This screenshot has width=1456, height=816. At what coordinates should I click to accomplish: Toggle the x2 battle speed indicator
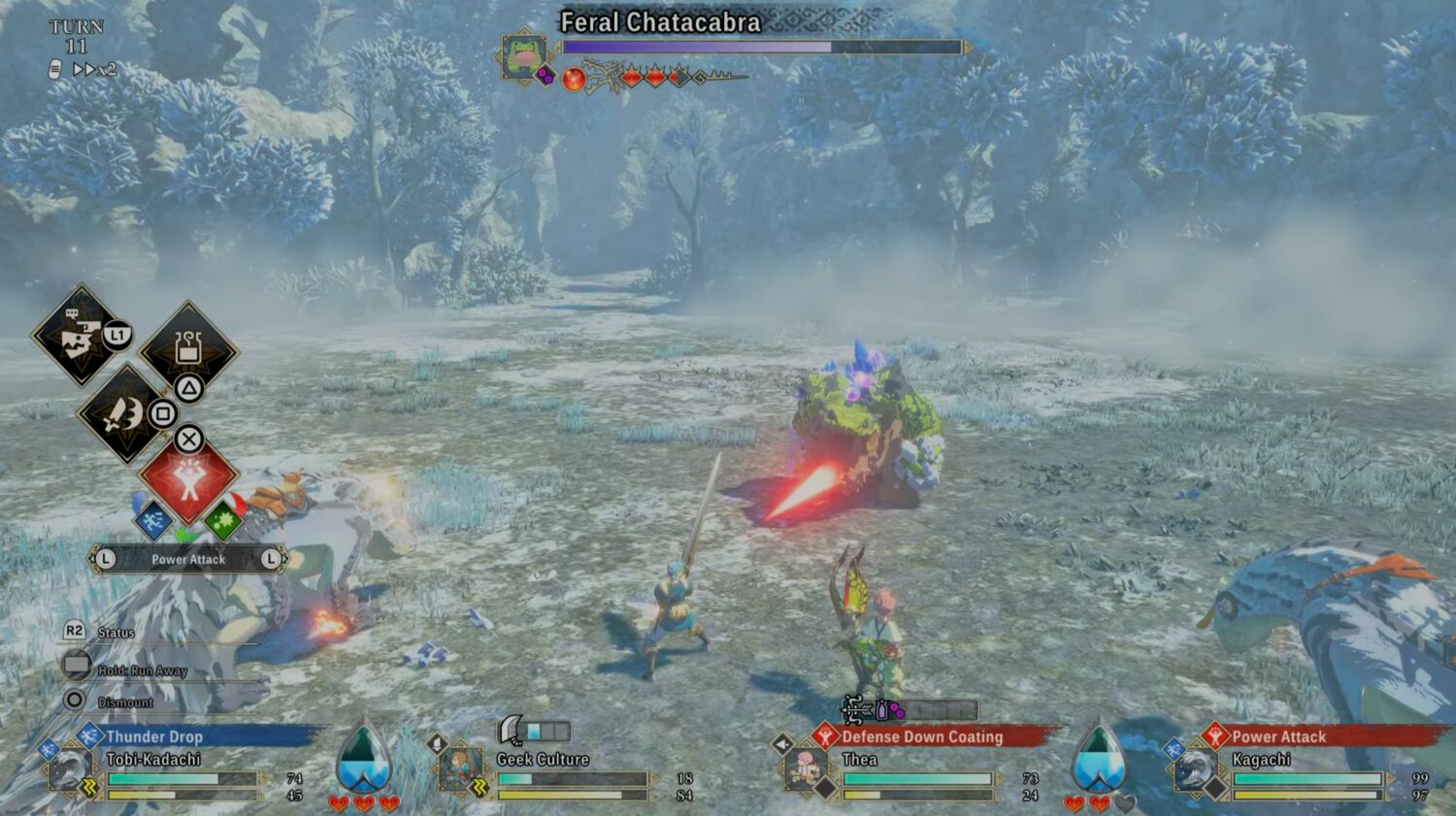tap(94, 70)
